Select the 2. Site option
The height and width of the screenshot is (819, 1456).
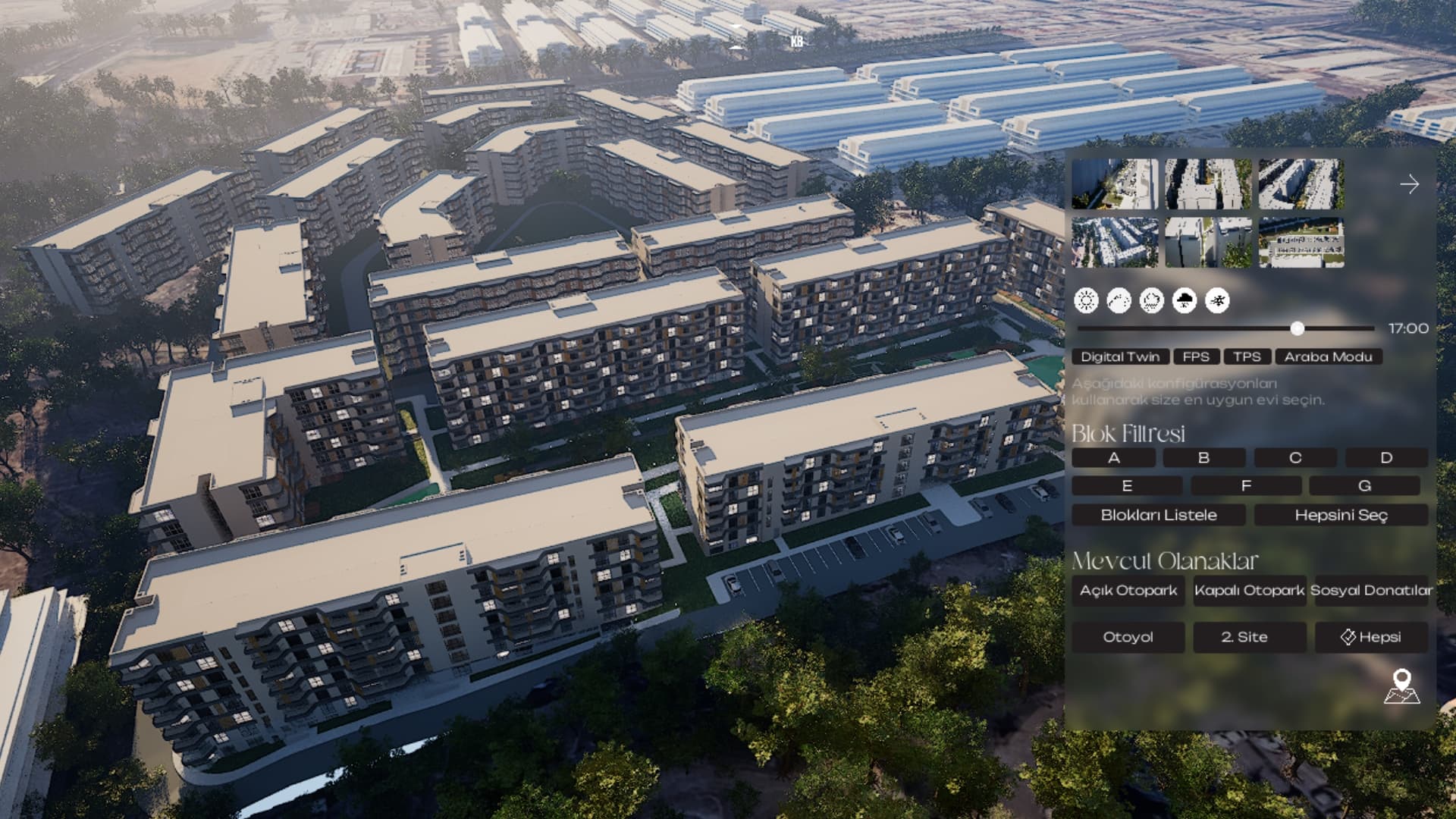1247,637
